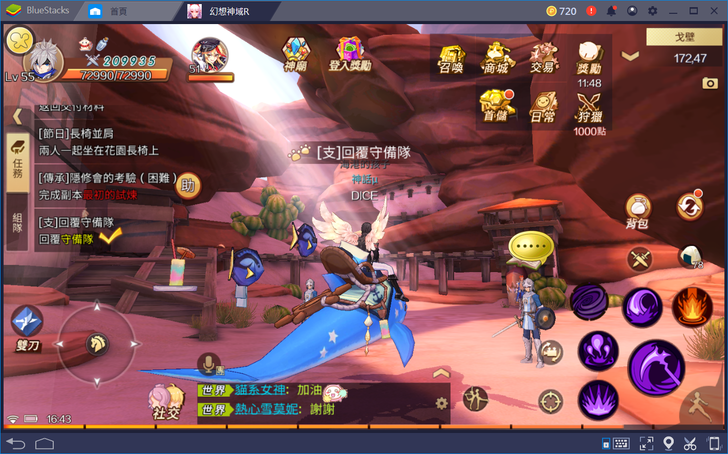
Task: Click the 助 assist button on quest
Action: (x=187, y=184)
